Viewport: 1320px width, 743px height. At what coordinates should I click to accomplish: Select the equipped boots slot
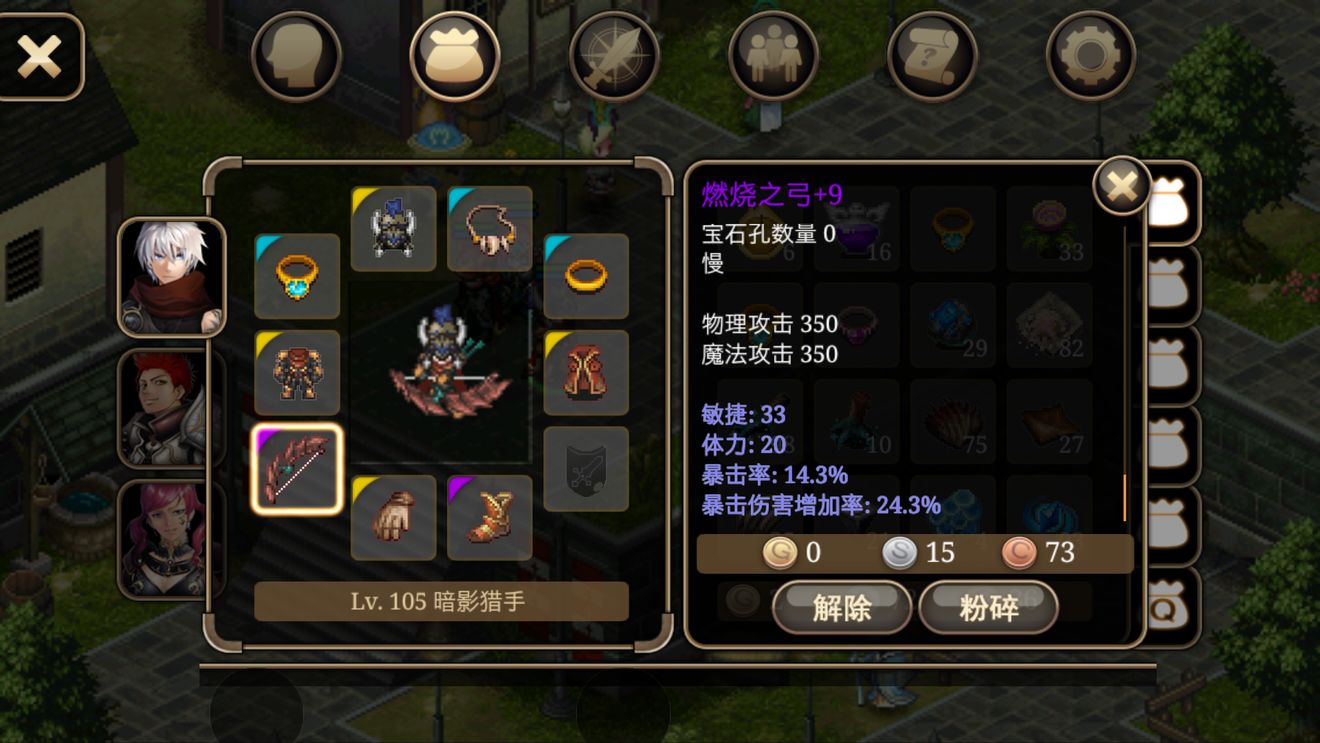489,515
